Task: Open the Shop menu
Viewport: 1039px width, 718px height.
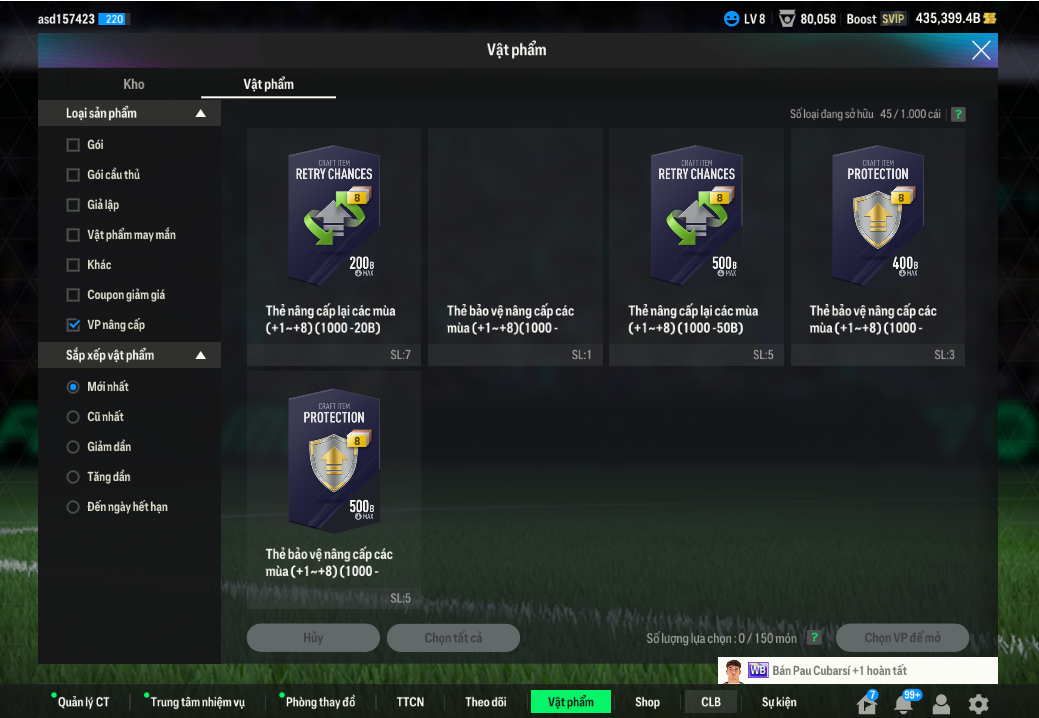Action: tap(647, 702)
